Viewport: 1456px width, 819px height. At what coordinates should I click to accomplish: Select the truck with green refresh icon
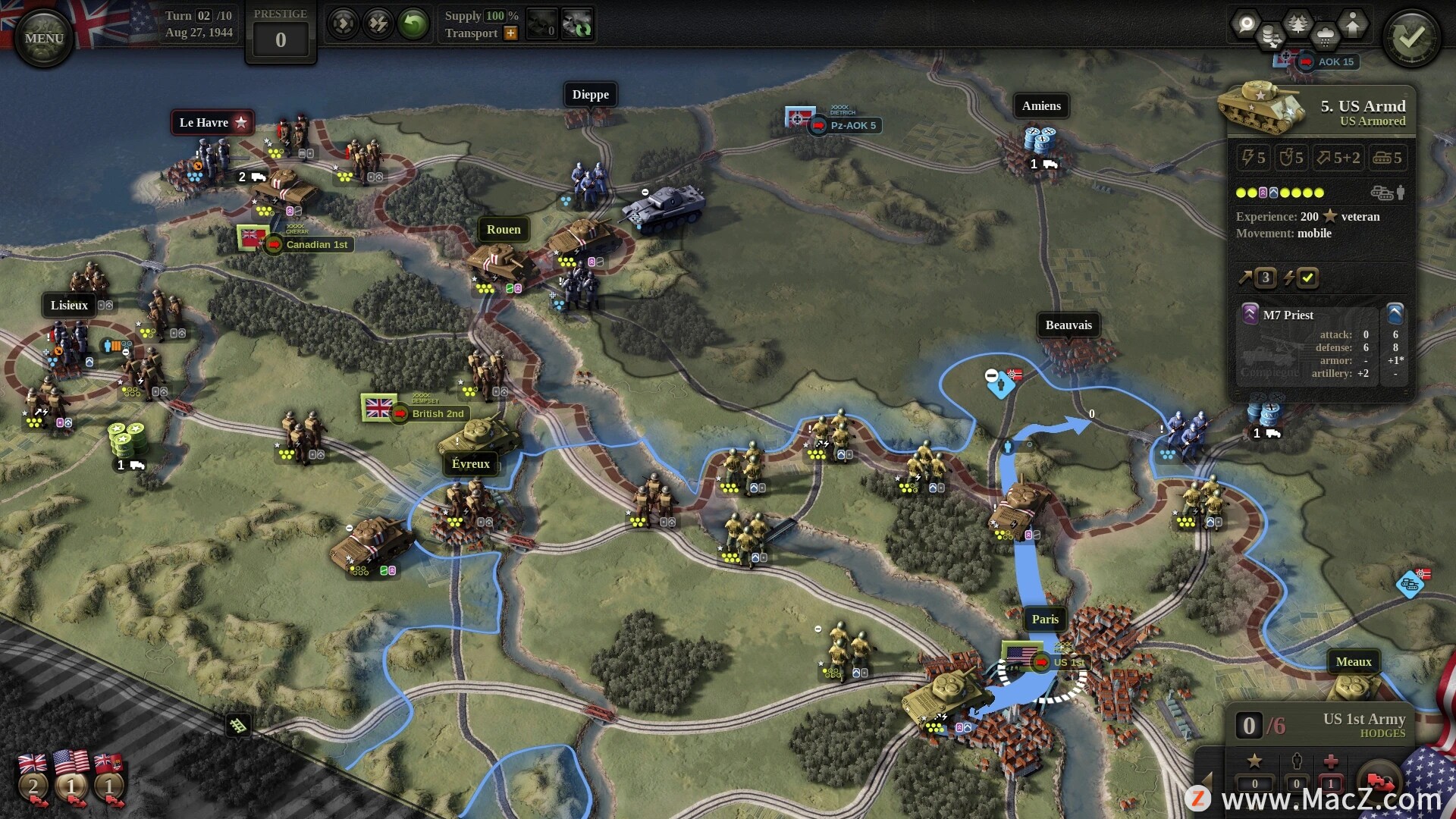pos(577,24)
